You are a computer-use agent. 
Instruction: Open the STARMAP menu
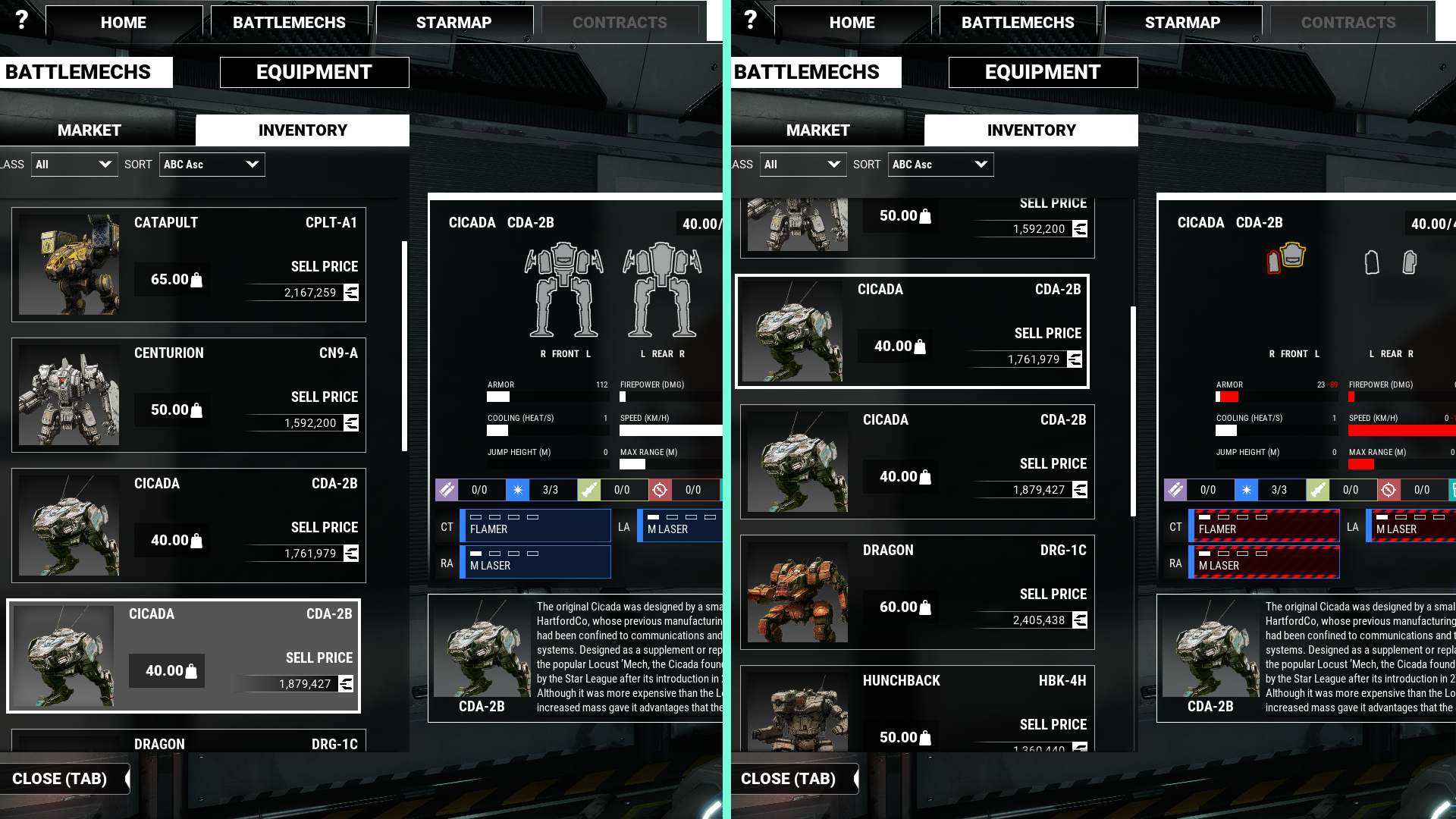coord(453,22)
